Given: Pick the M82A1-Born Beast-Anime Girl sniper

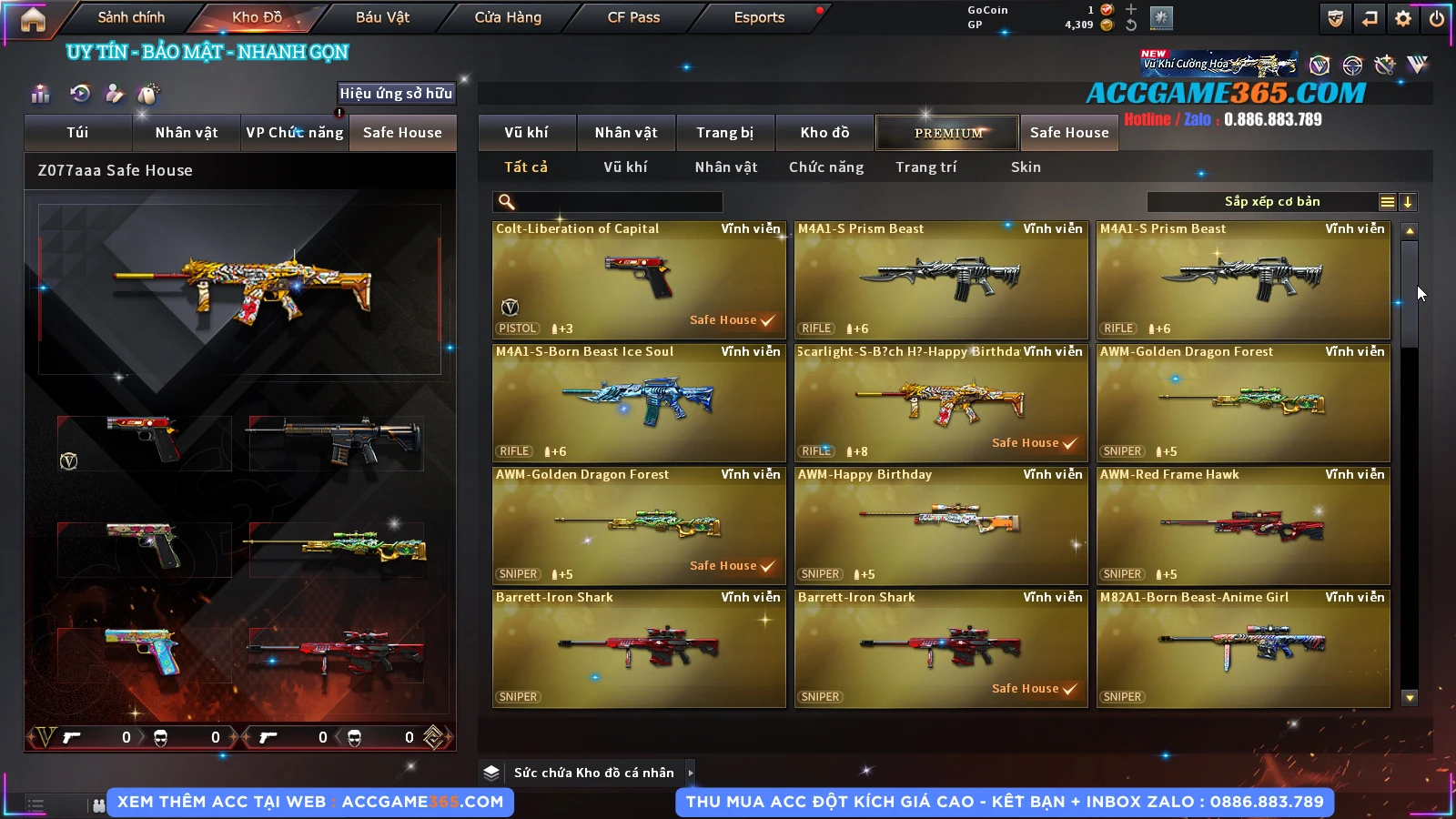Looking at the screenshot, I should coord(1243,648).
